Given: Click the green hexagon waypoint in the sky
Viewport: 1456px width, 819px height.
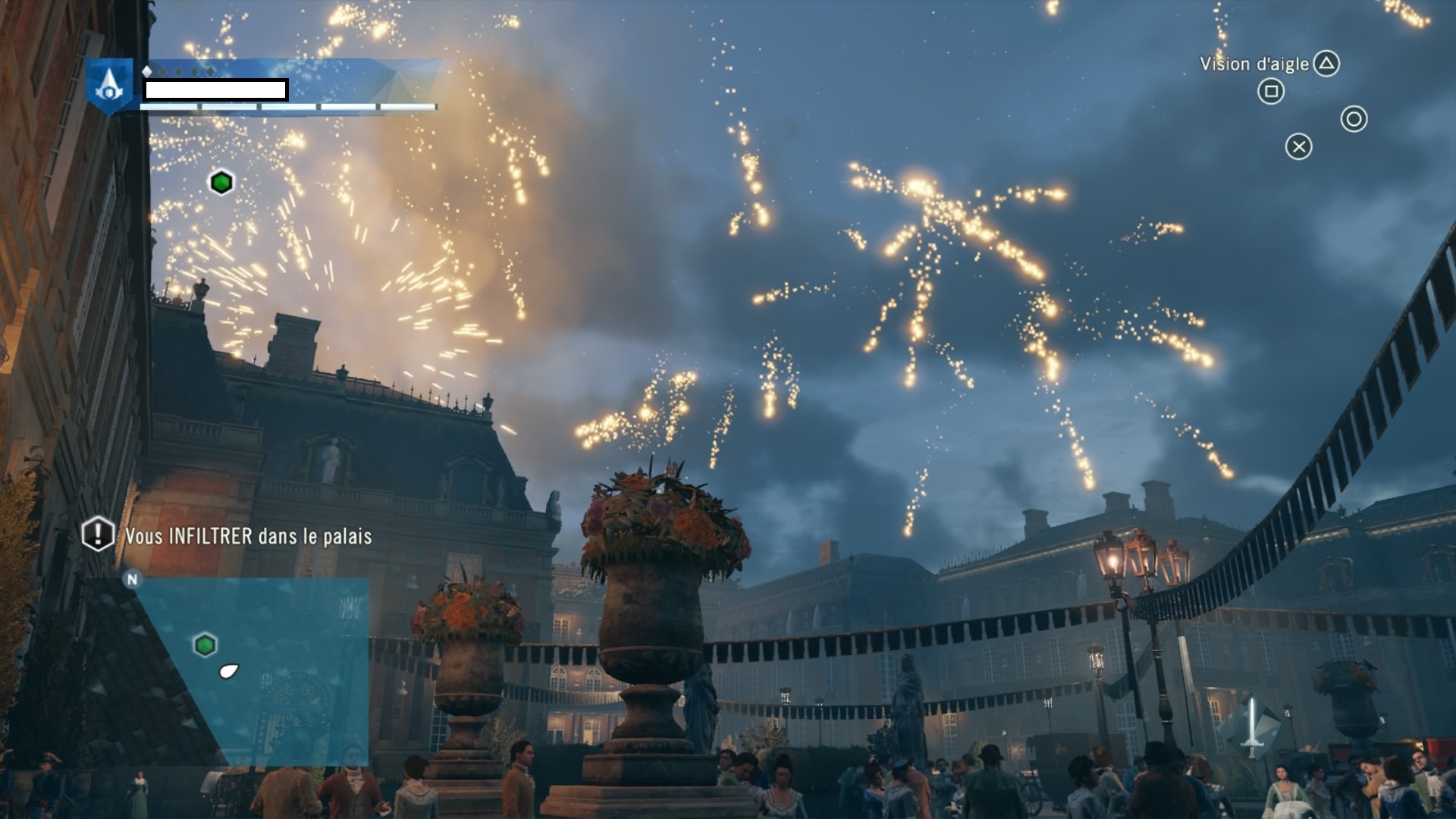Looking at the screenshot, I should (x=221, y=183).
